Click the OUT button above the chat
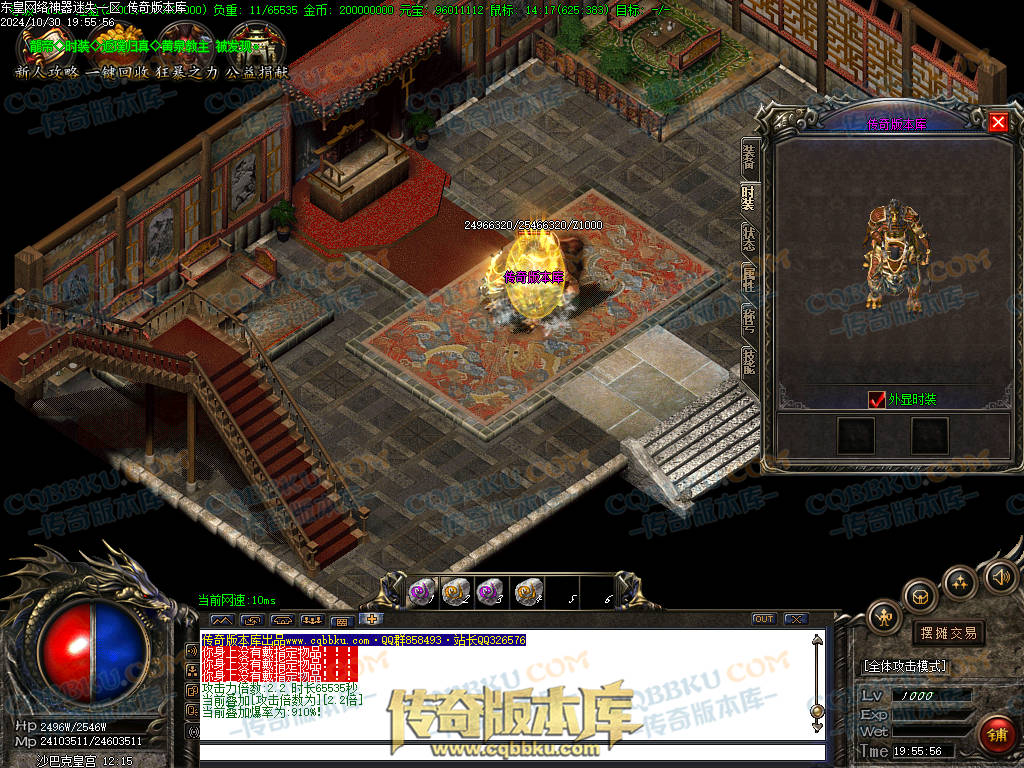The image size is (1024, 768). tap(764, 619)
